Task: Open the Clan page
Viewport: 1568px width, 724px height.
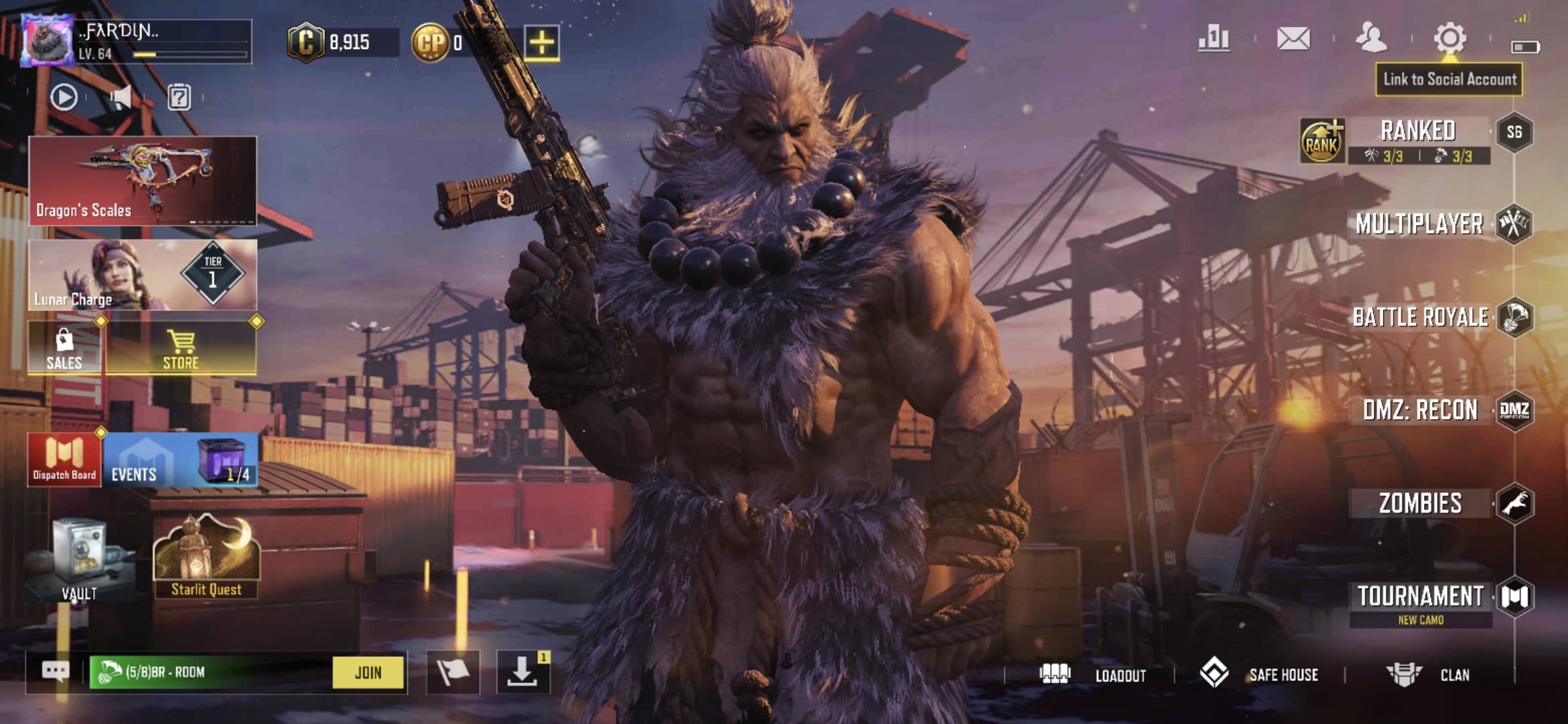Action: coord(1429,674)
